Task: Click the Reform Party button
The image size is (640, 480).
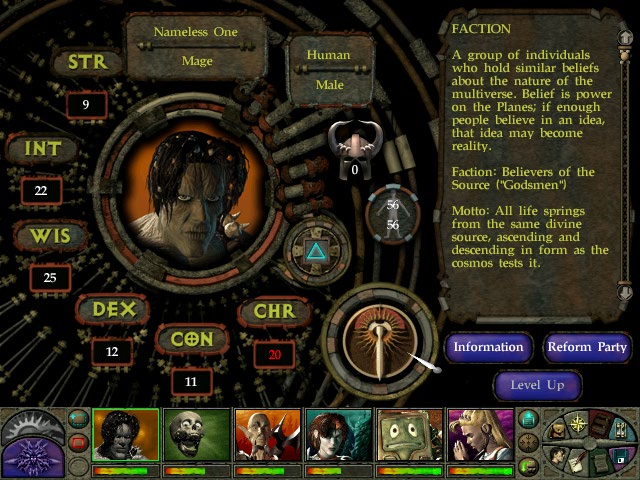Action: click(588, 347)
